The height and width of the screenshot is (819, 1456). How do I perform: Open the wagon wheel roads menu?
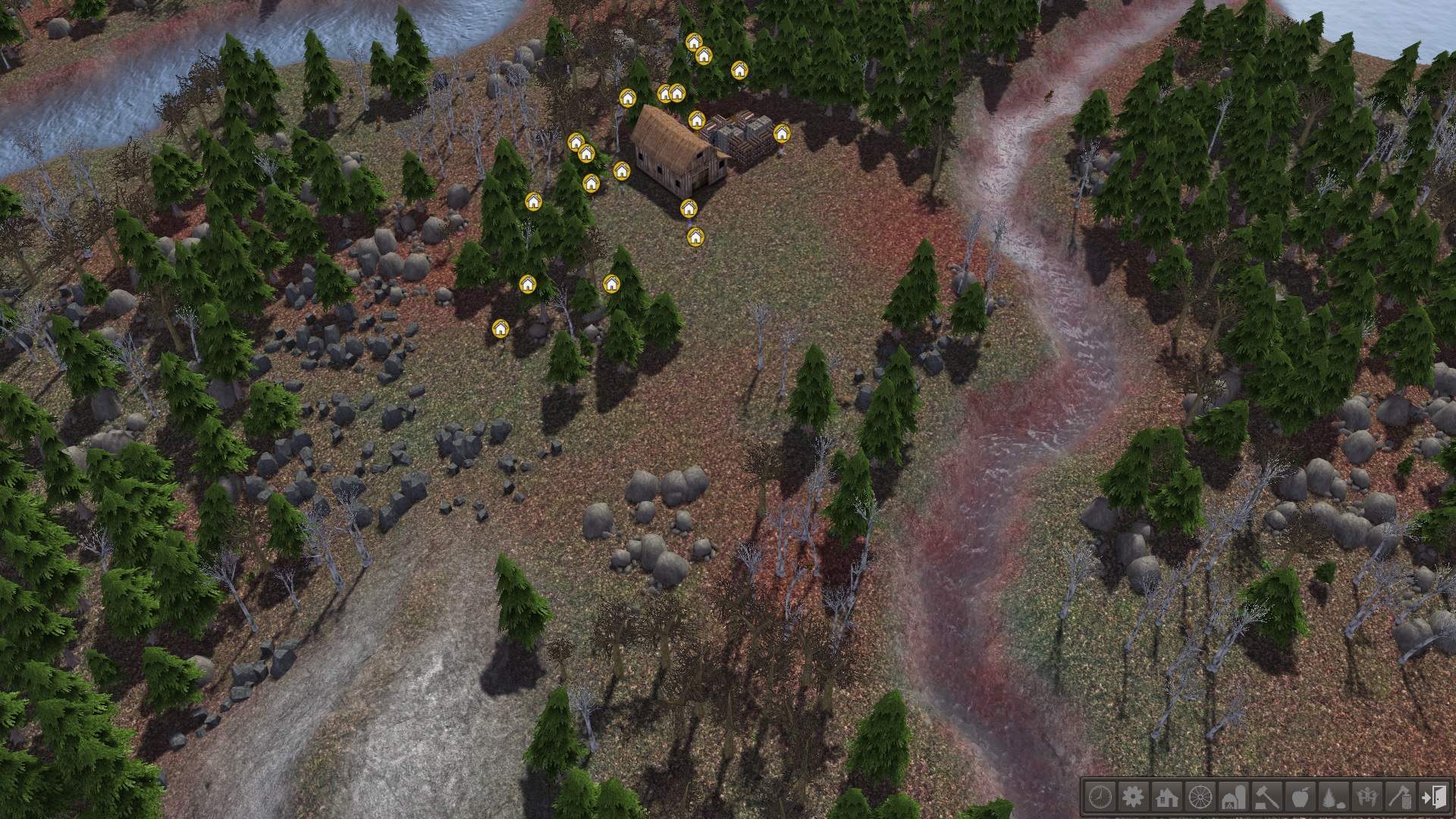(x=1200, y=797)
